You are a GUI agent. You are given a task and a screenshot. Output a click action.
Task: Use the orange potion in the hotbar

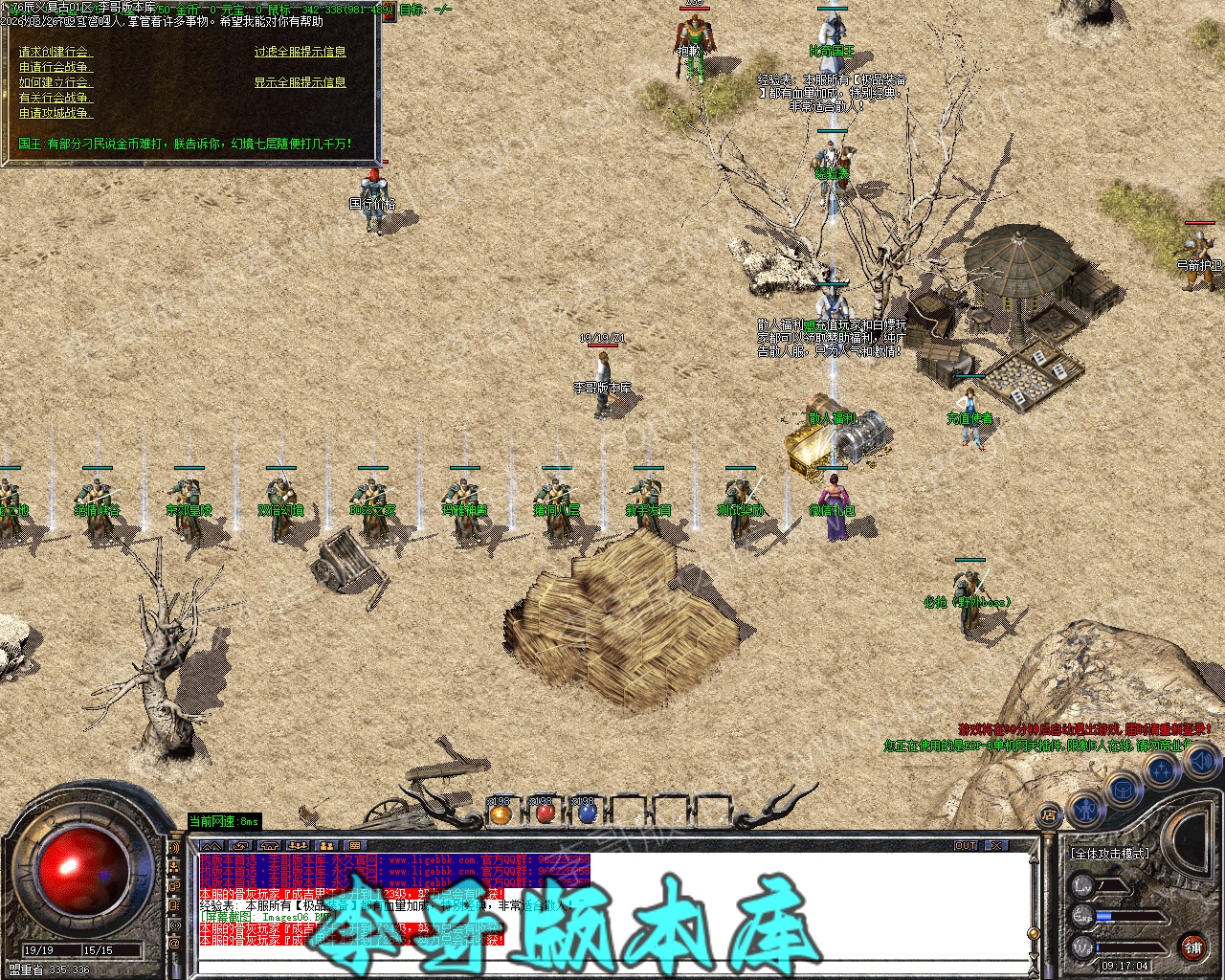[501, 813]
